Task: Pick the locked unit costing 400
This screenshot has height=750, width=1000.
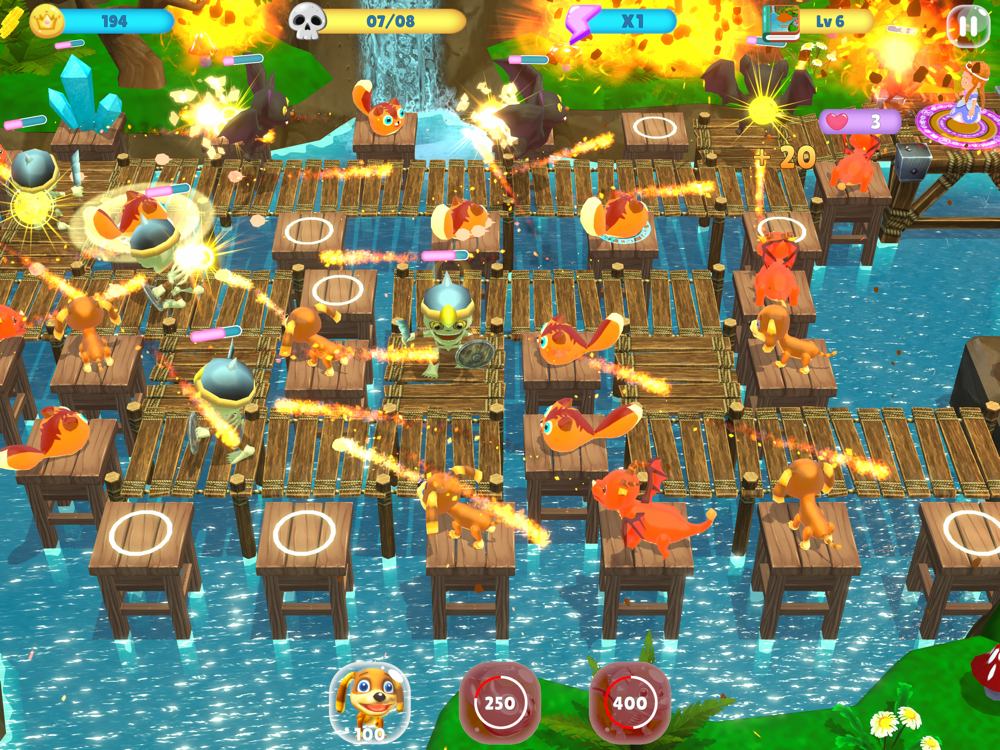Action: (x=629, y=702)
